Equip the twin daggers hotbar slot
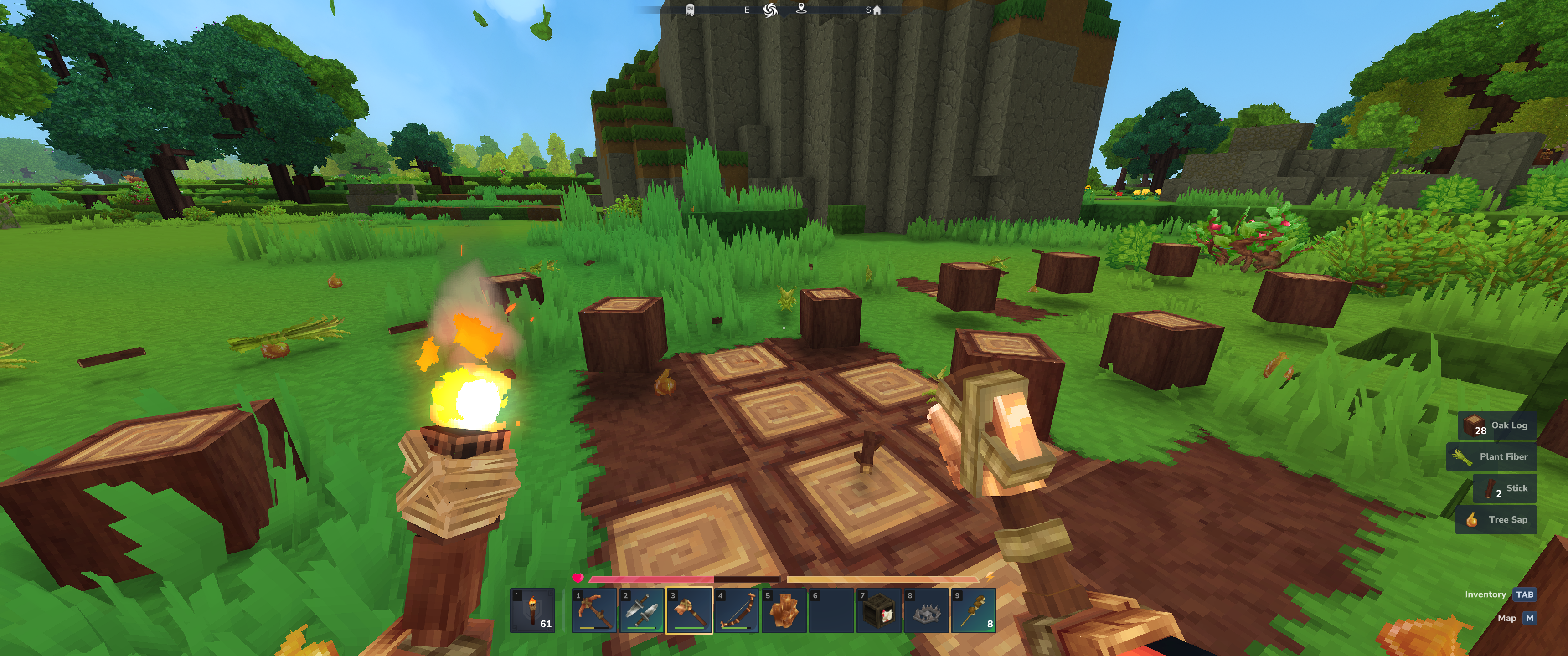Screen dimensions: 1568x656 642,610
